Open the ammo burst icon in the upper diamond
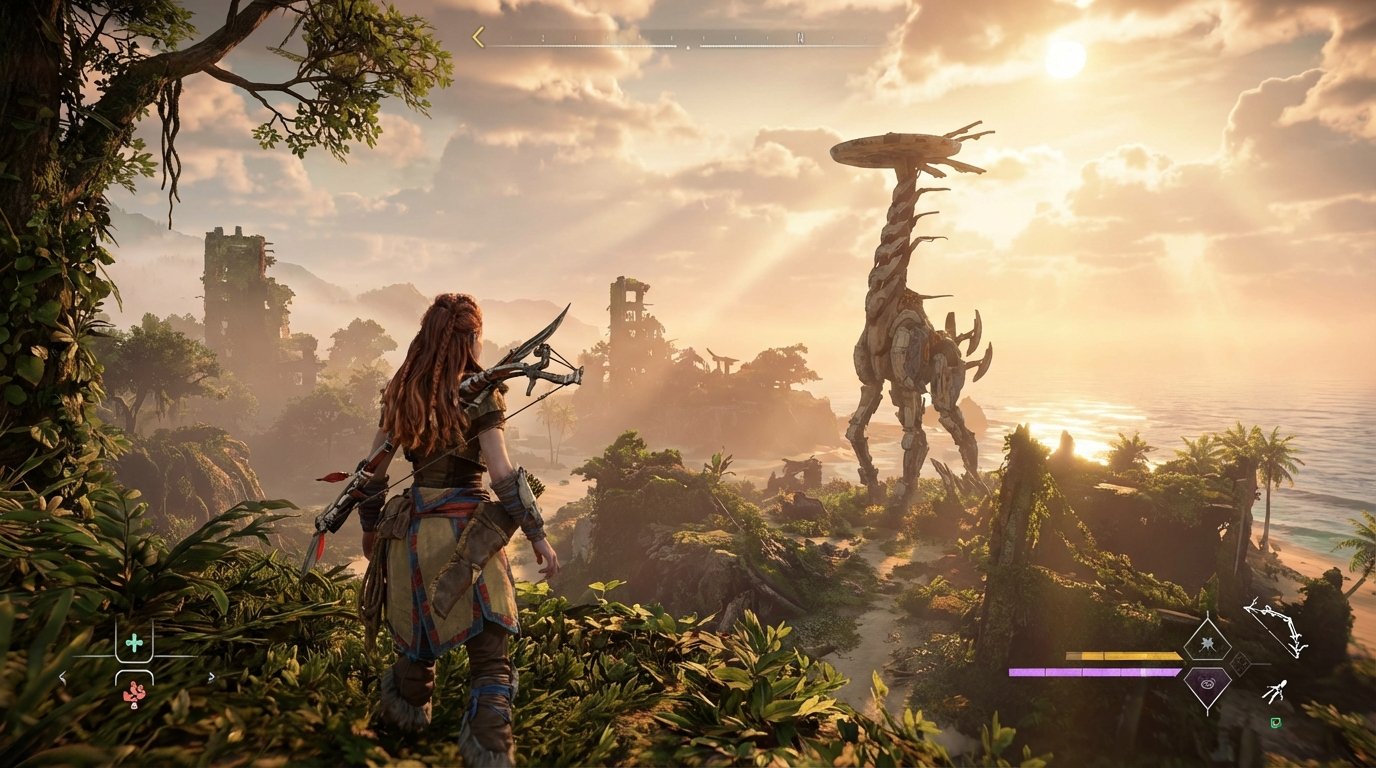This screenshot has height=768, width=1376. [1207, 644]
